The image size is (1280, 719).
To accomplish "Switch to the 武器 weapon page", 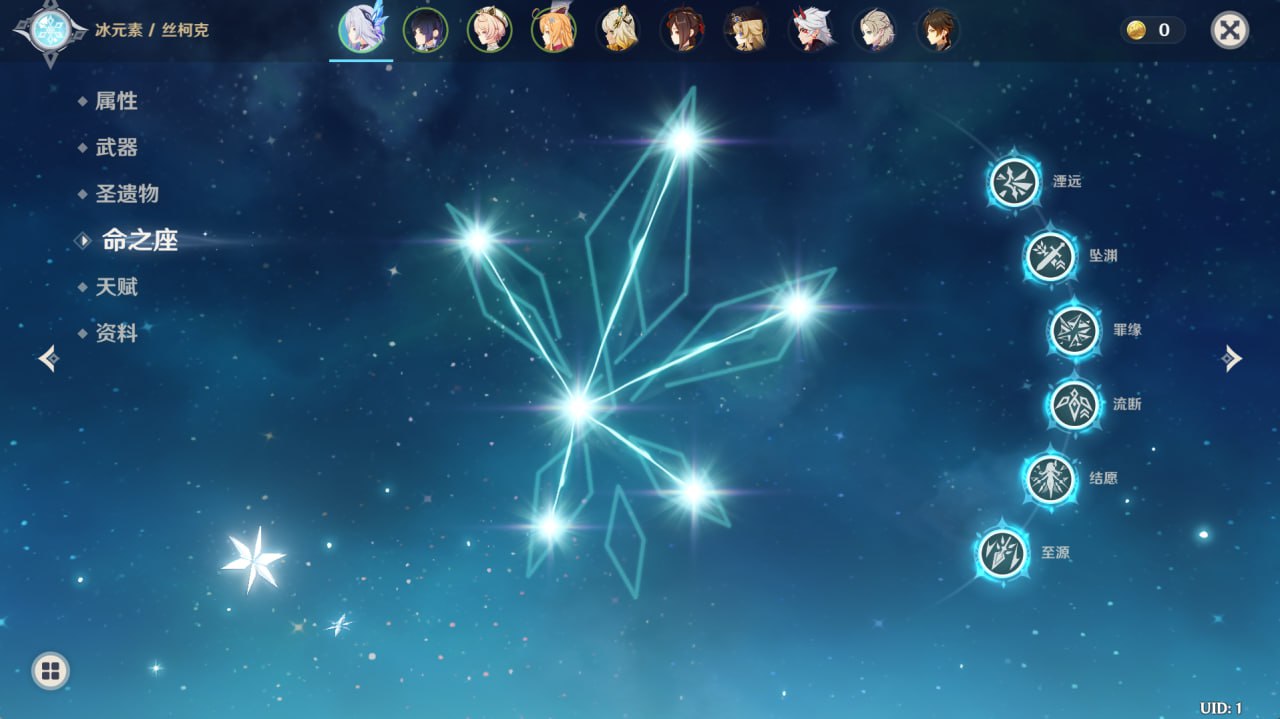I will click(116, 148).
